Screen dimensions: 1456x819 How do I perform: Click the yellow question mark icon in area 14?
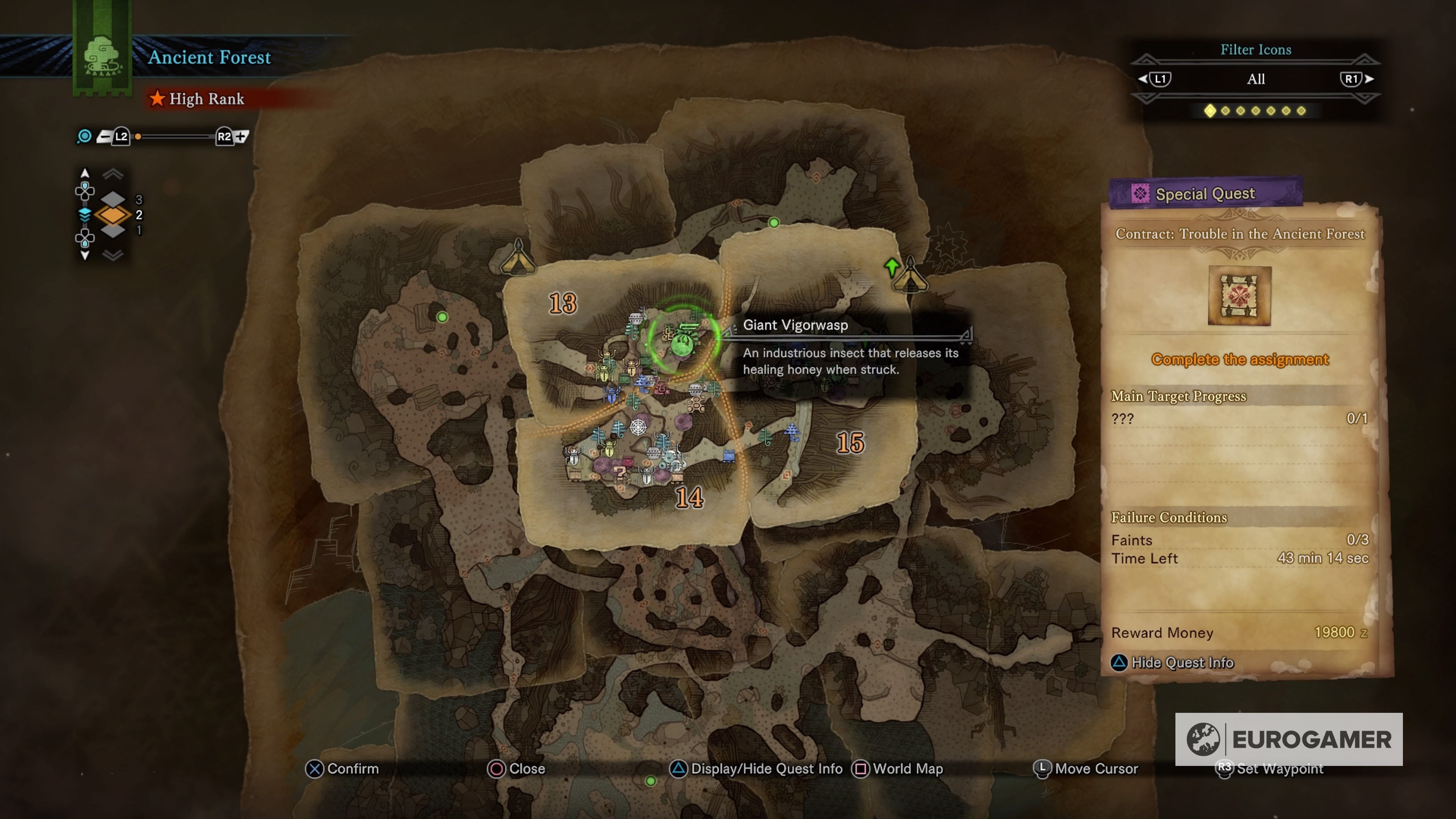point(621,474)
